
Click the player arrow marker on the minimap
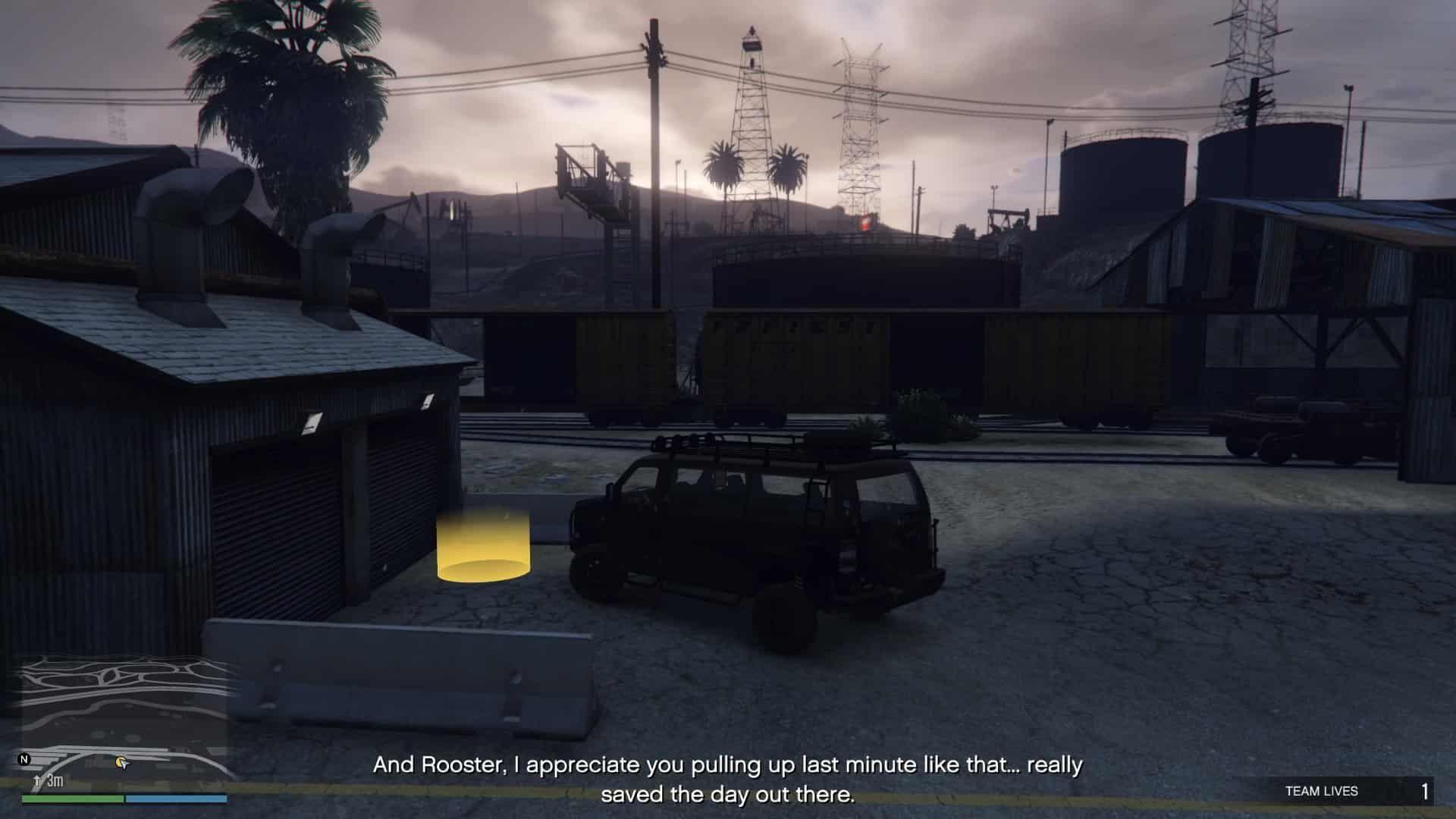pos(121,761)
